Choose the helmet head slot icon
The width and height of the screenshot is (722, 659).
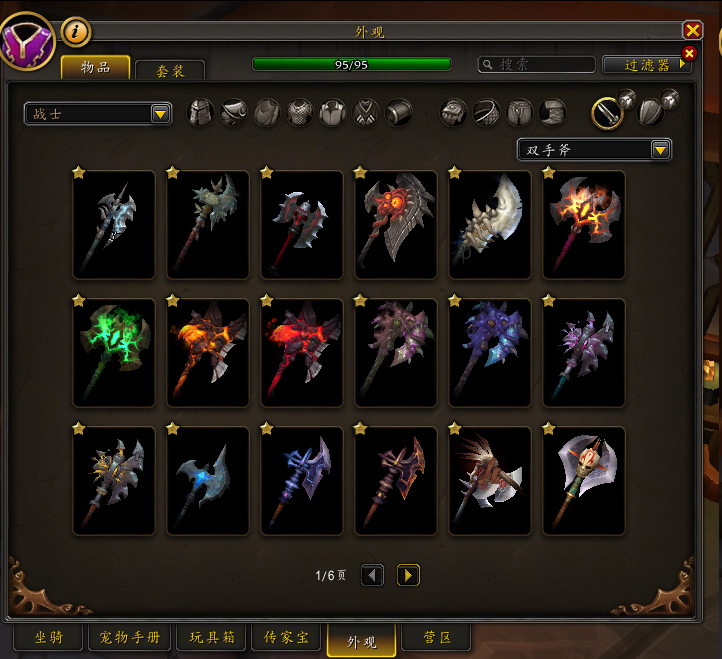(x=201, y=112)
